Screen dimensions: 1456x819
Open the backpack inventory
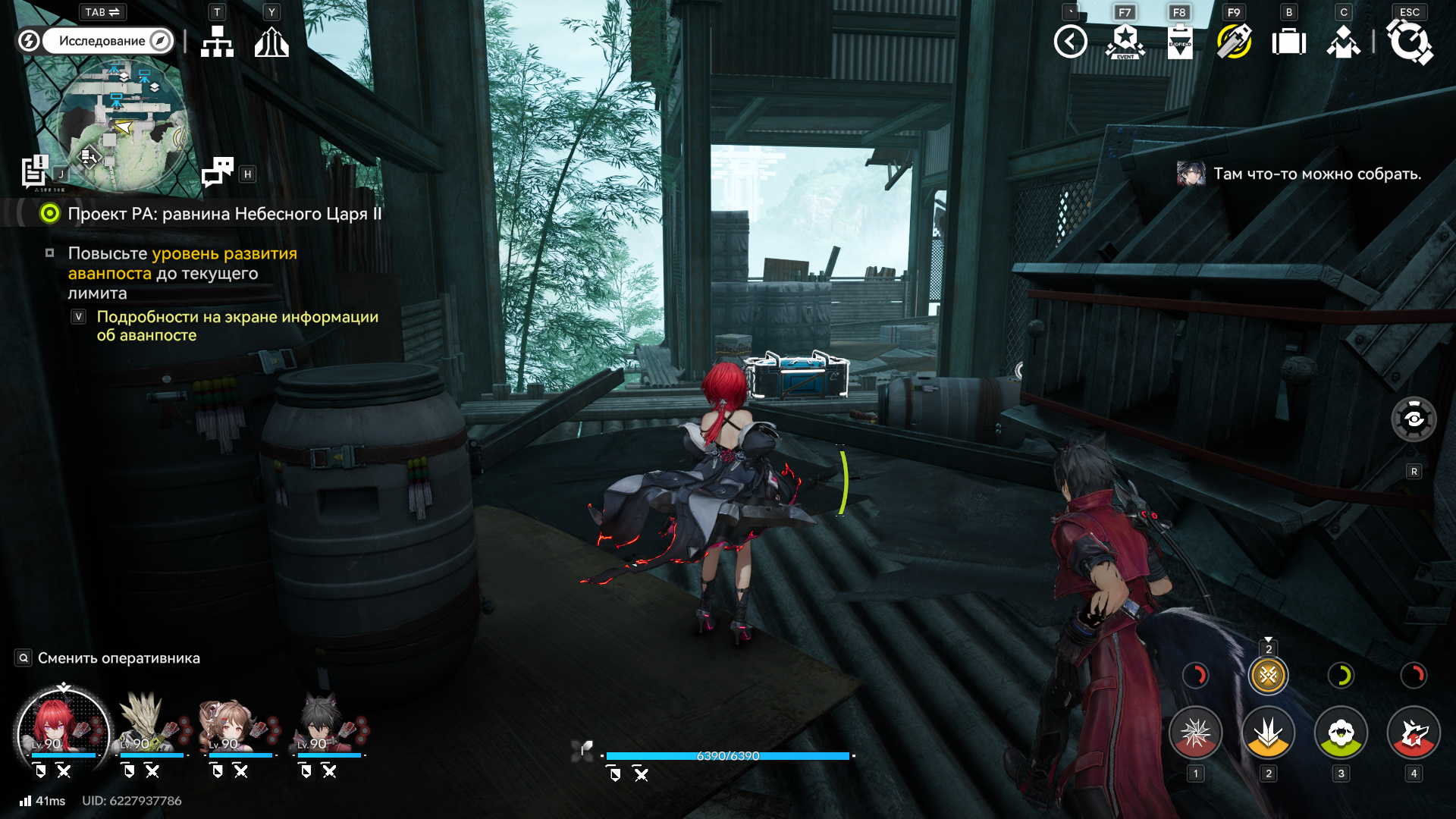1288,42
